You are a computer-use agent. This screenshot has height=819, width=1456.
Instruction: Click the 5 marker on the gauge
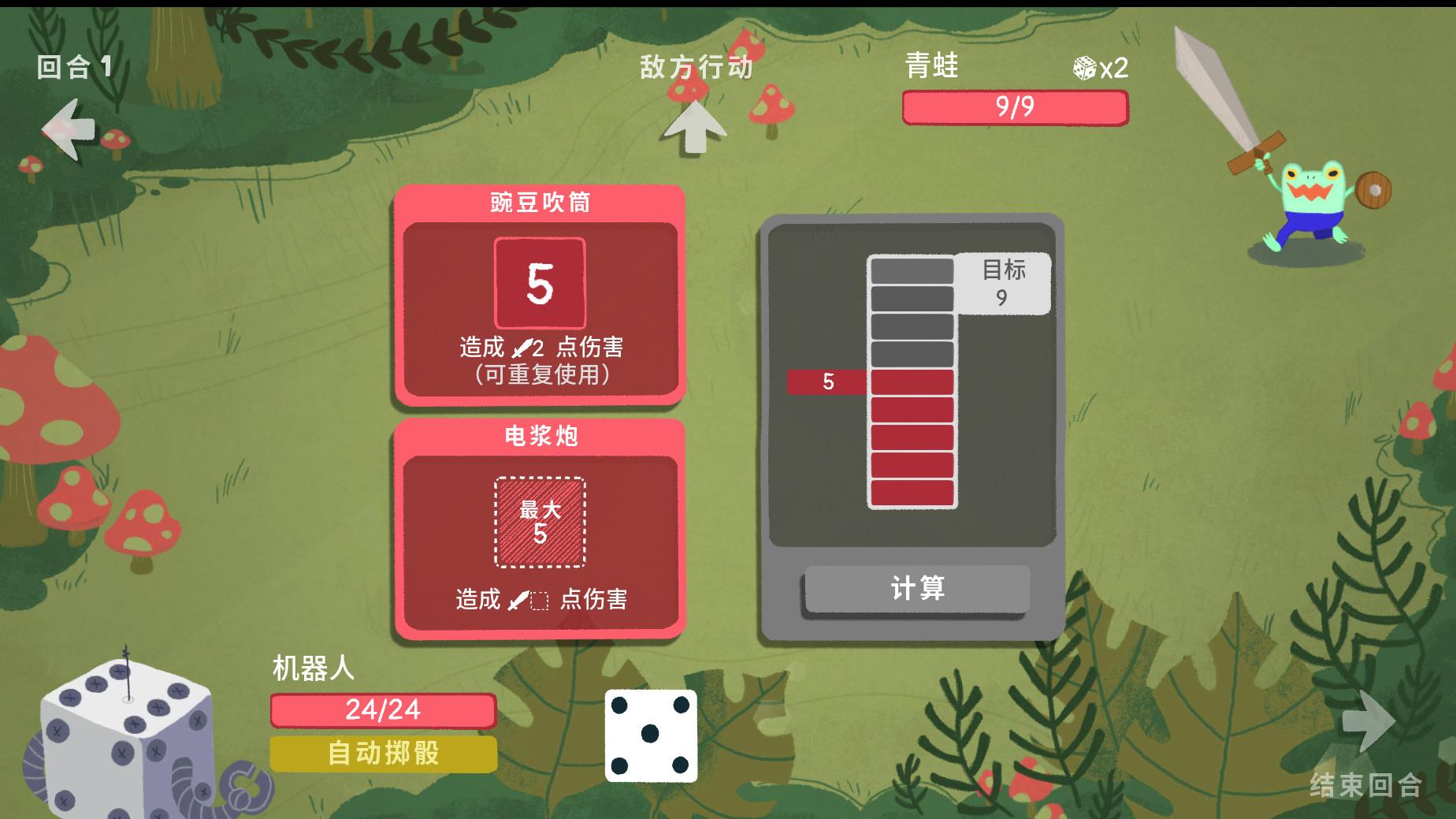[x=828, y=382]
